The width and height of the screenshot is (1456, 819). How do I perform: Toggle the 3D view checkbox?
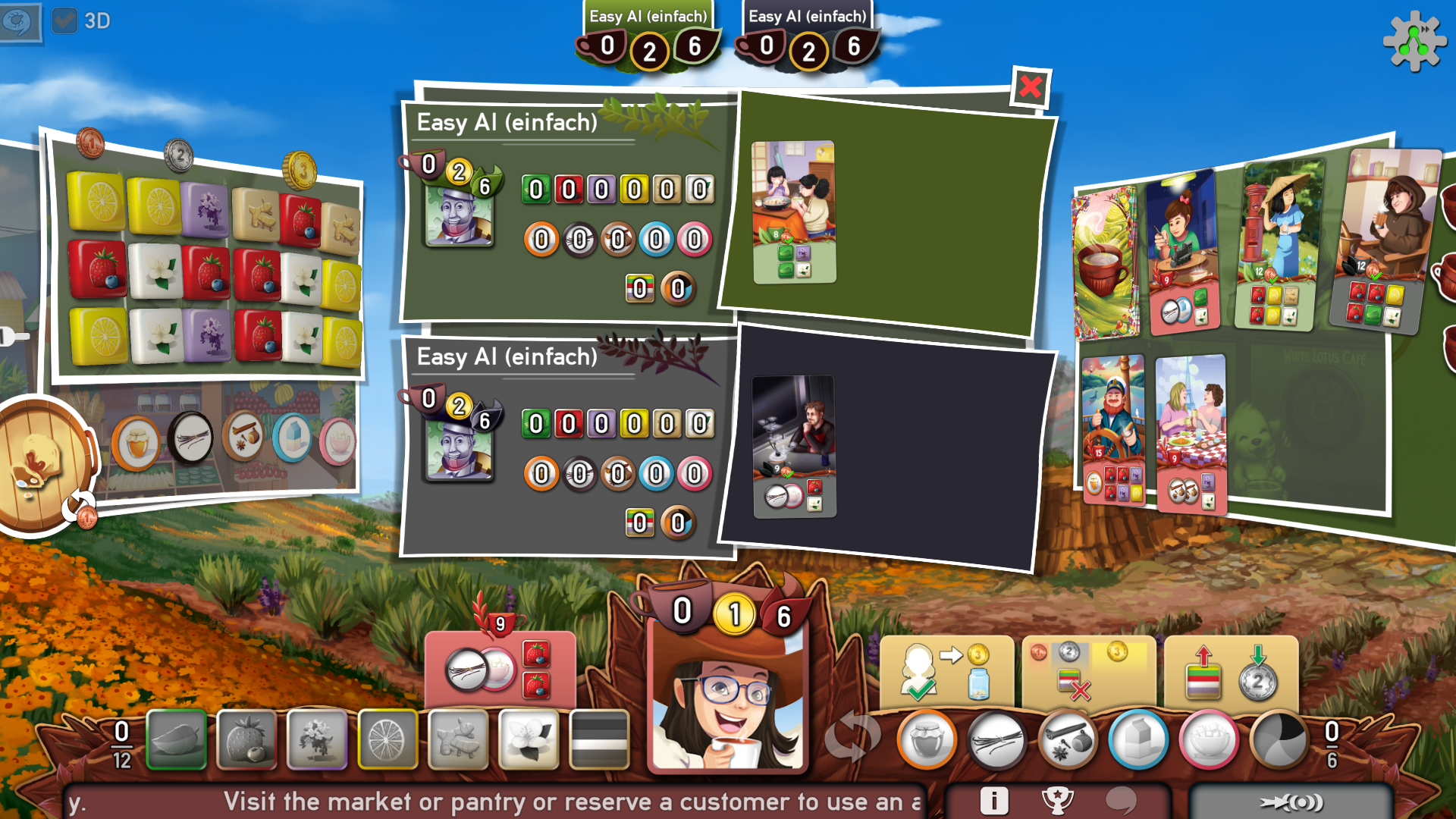coord(65,21)
